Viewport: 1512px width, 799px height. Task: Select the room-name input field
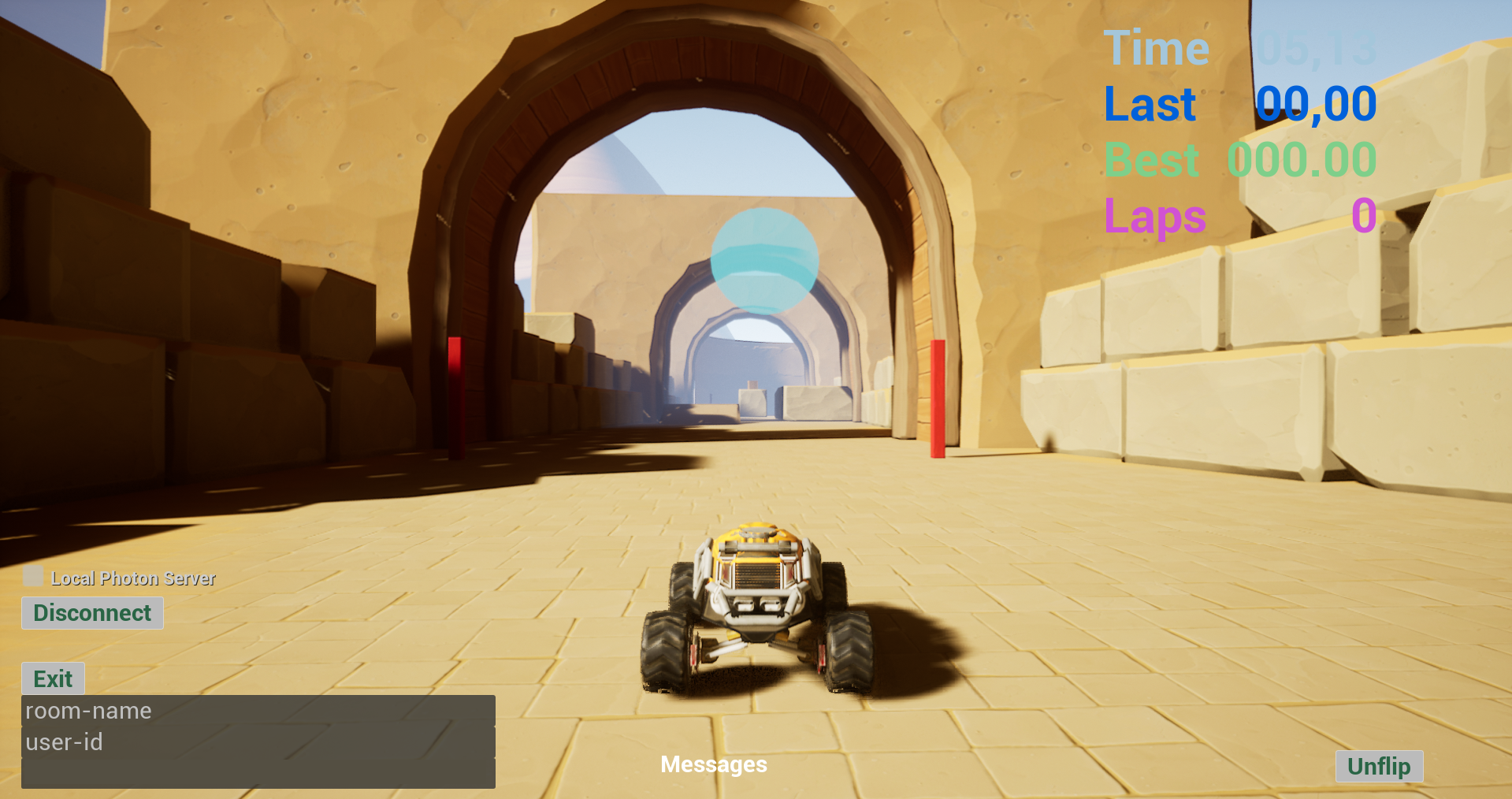(258, 711)
